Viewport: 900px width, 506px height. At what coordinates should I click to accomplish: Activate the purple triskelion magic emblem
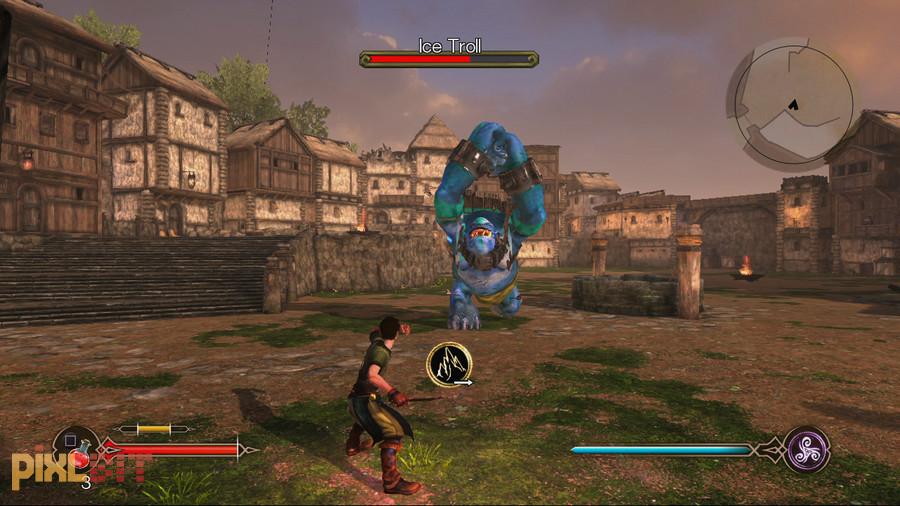pos(806,449)
